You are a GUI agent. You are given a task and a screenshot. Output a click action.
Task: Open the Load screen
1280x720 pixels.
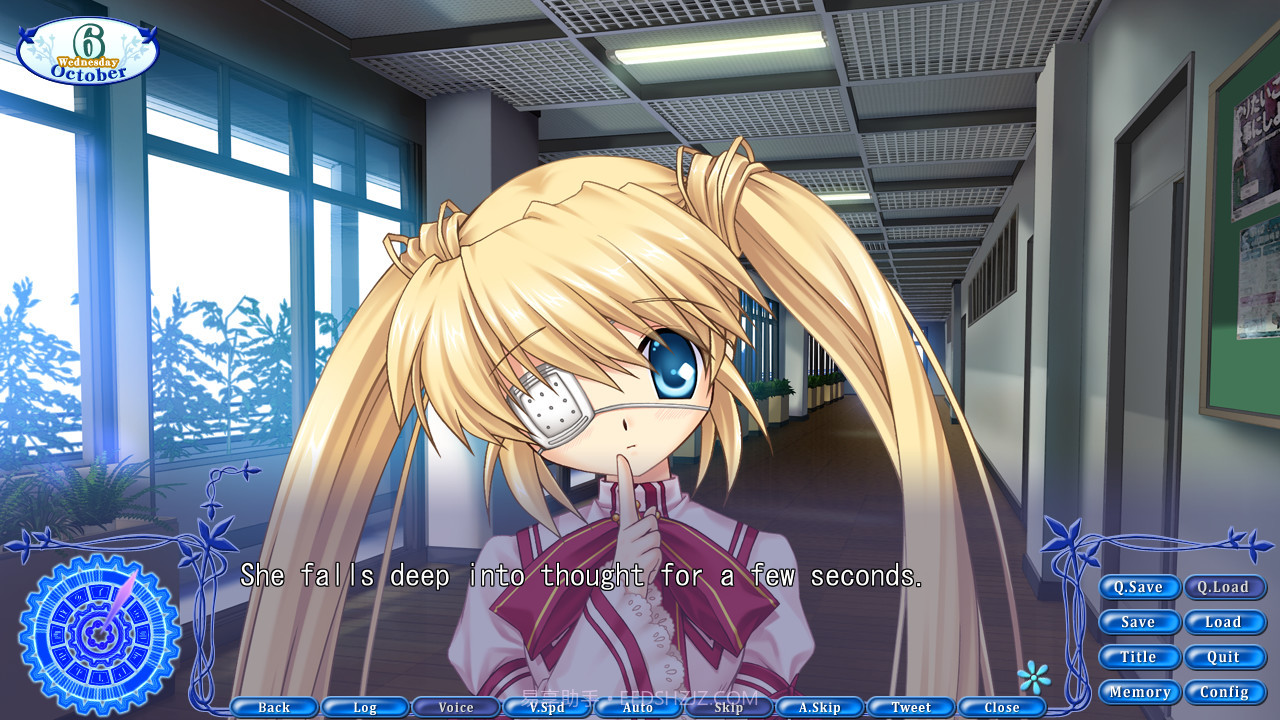coord(1224,622)
